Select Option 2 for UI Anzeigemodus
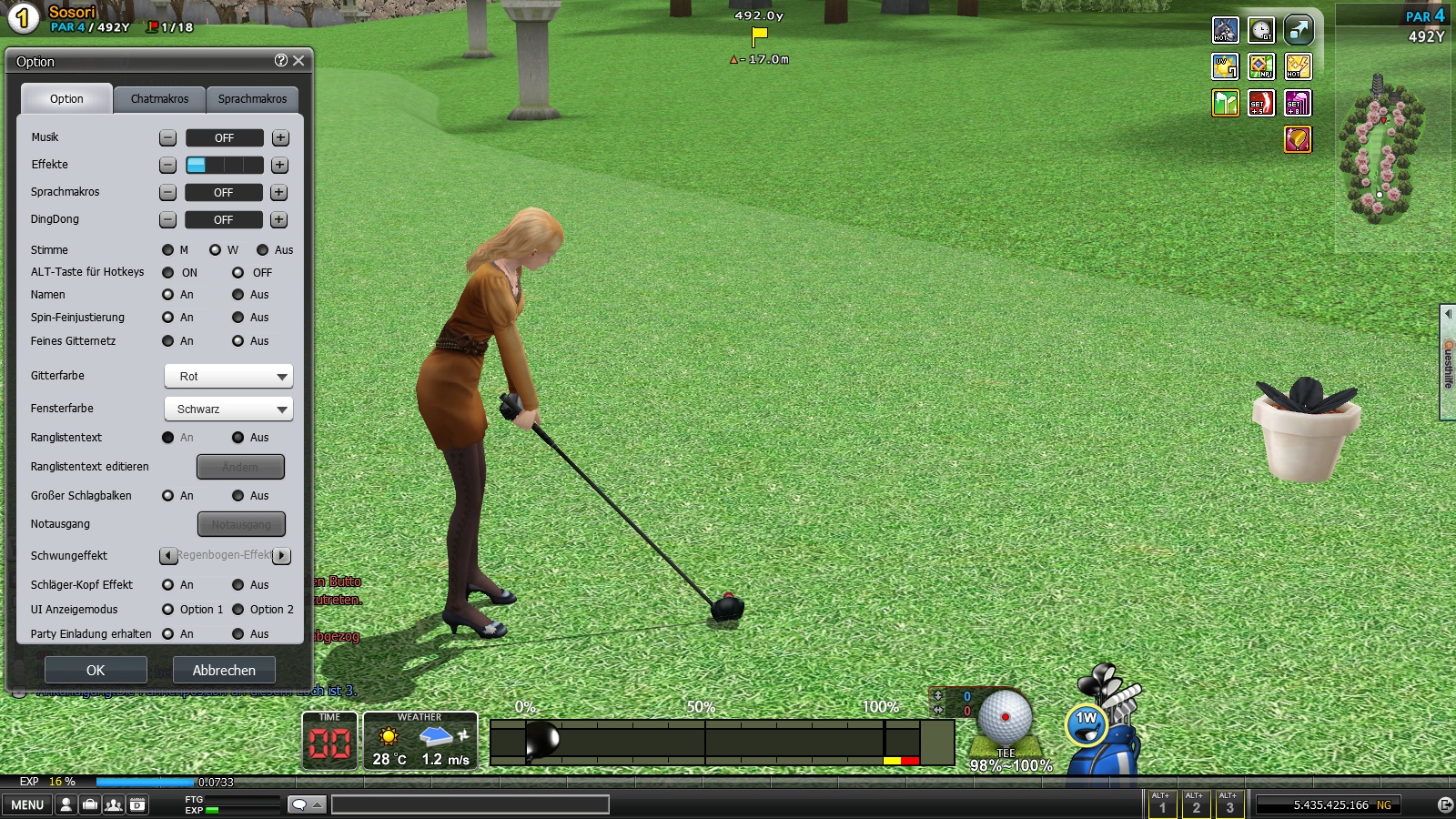 tap(238, 610)
